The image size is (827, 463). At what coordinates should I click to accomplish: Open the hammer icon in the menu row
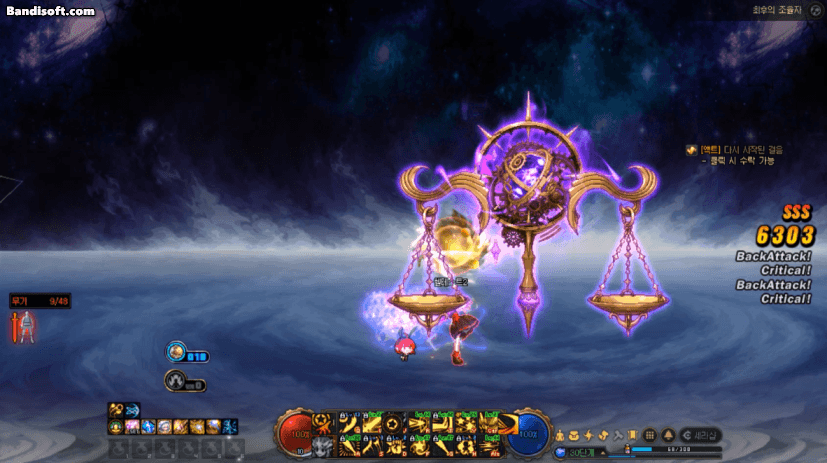[618, 435]
